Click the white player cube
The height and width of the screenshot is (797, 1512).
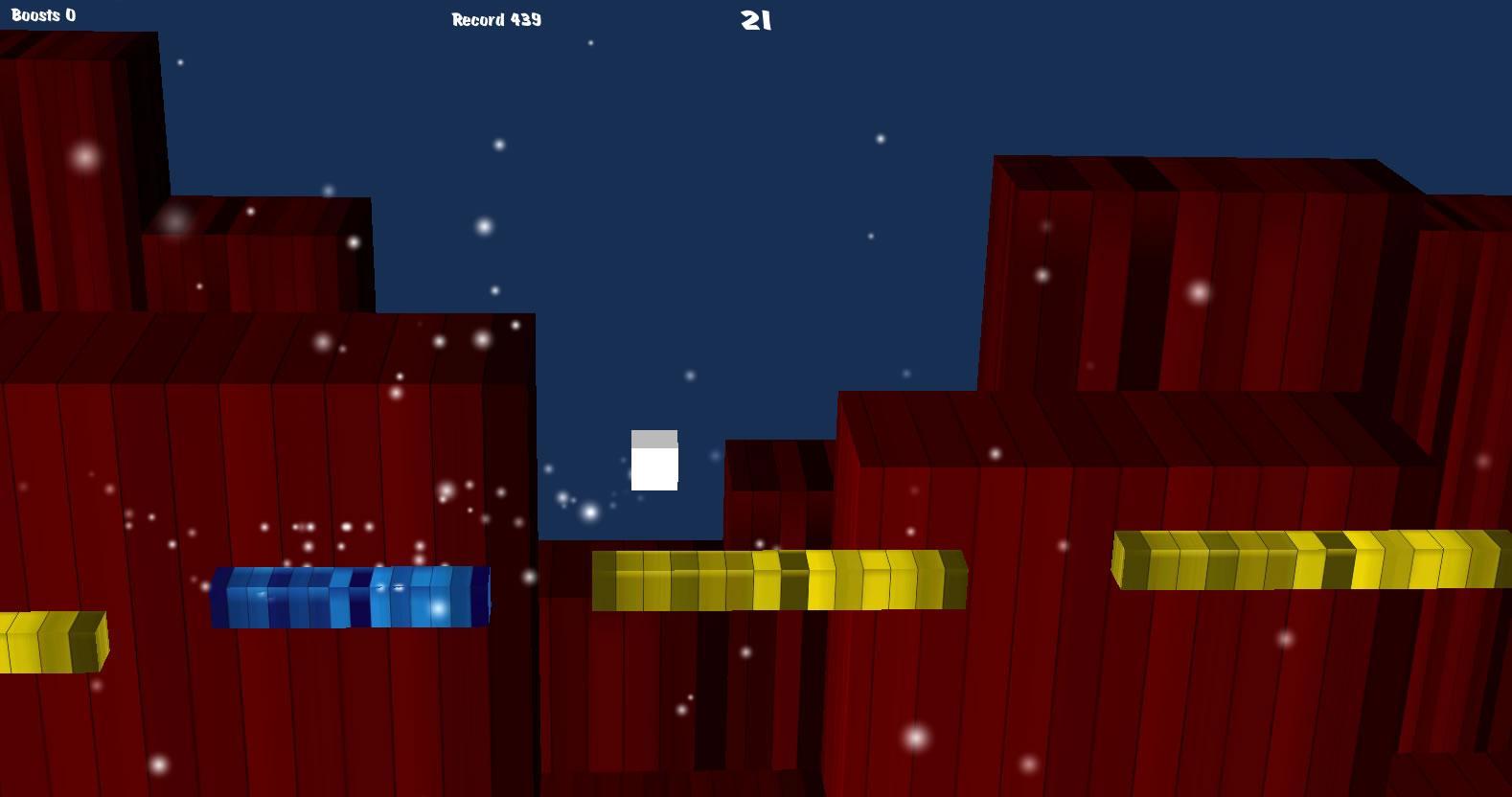[654, 463]
